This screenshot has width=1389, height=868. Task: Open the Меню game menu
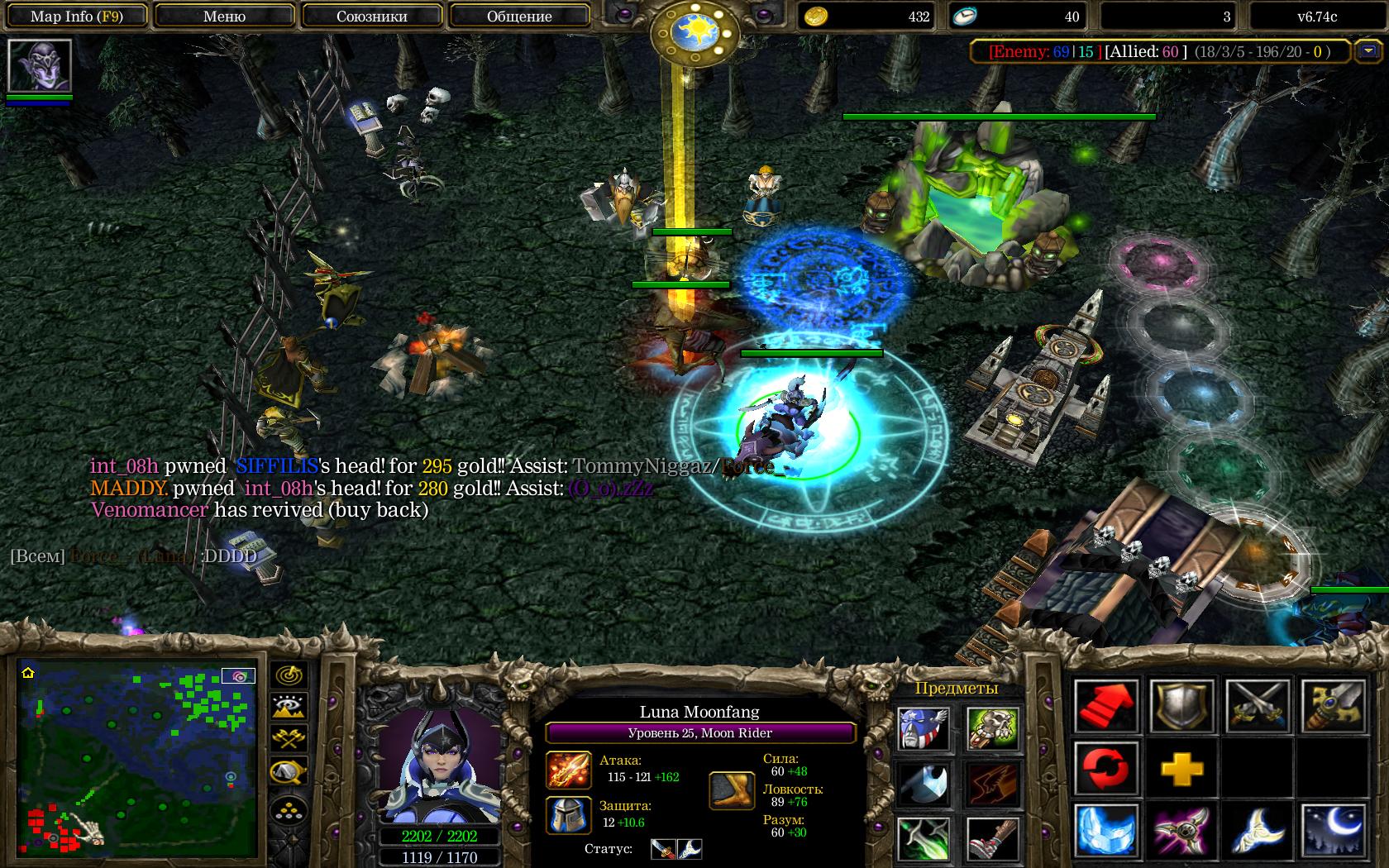point(224,17)
